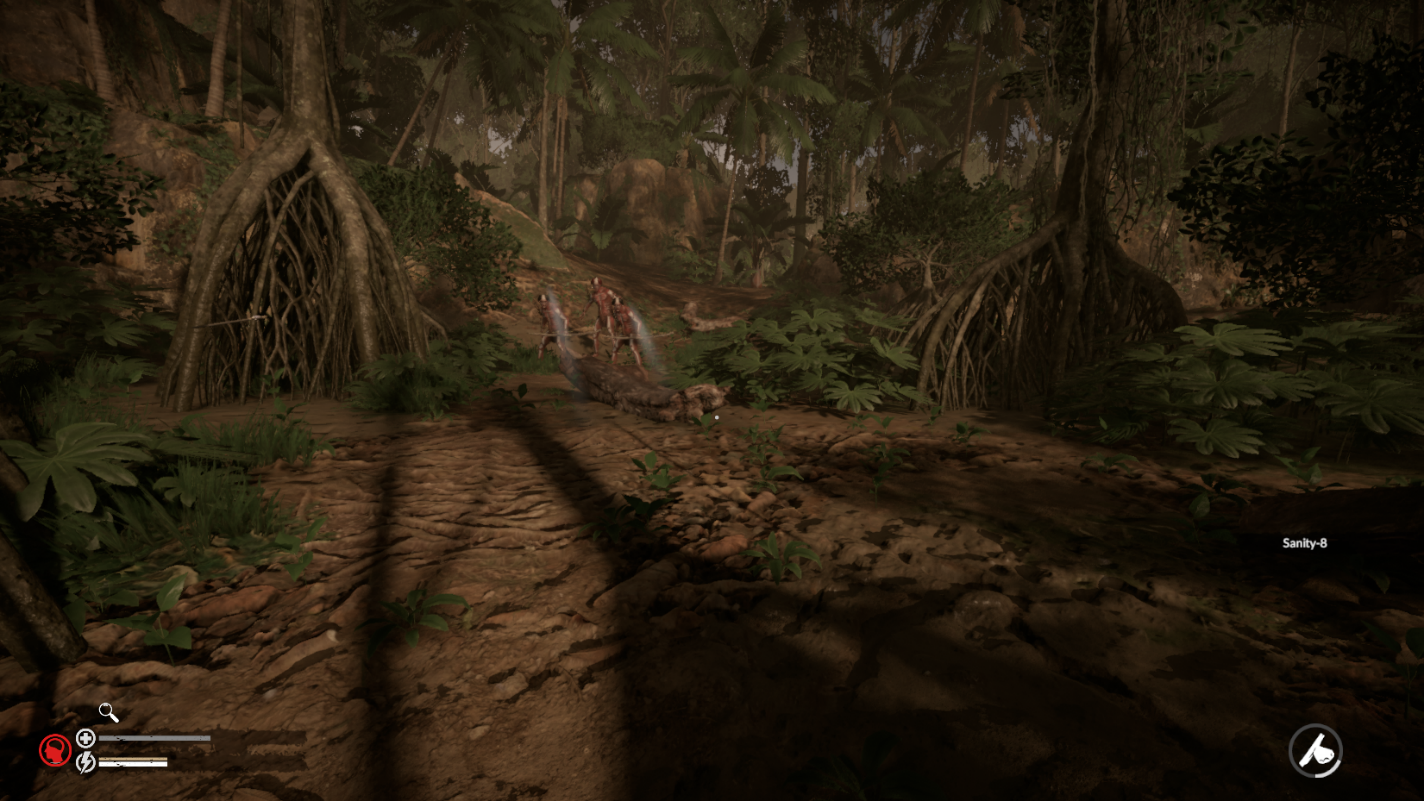Click the health cross icon
Image resolution: width=1424 pixels, height=801 pixels.
86,738
